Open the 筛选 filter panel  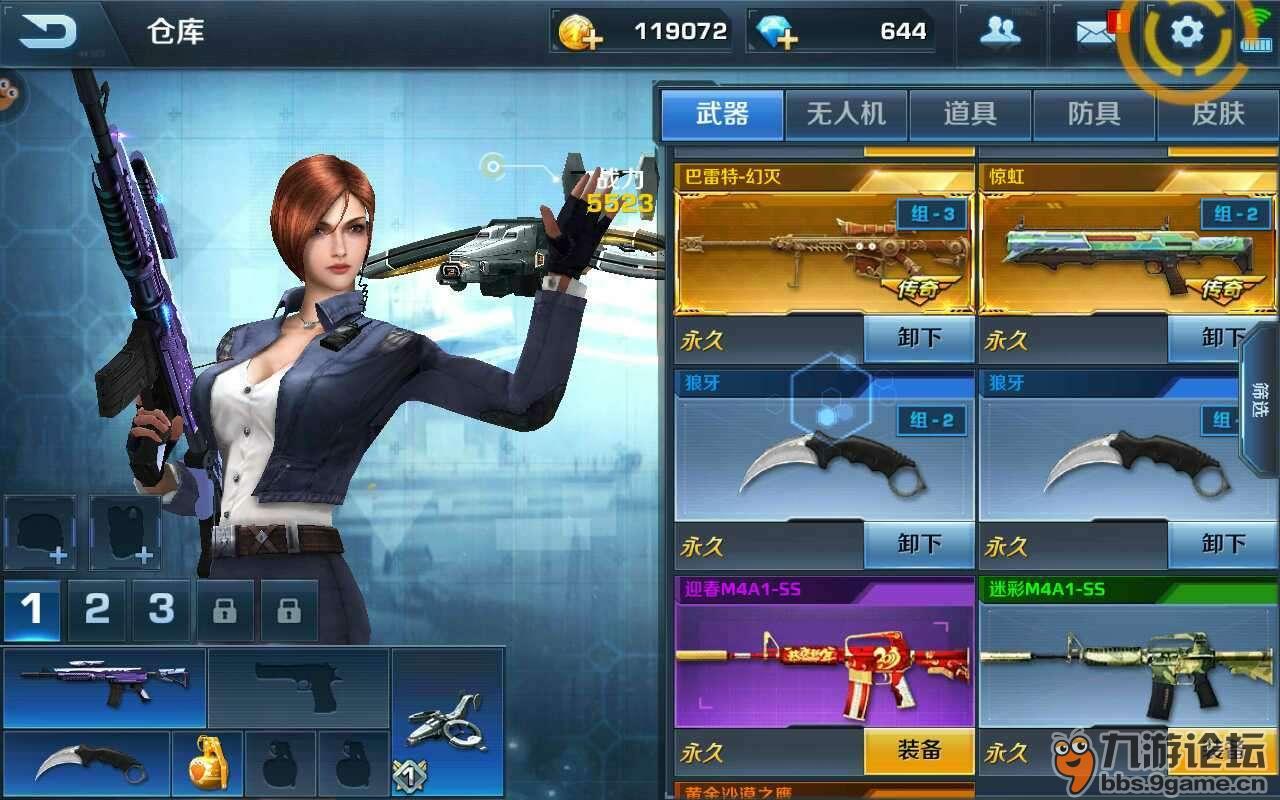tap(1258, 400)
